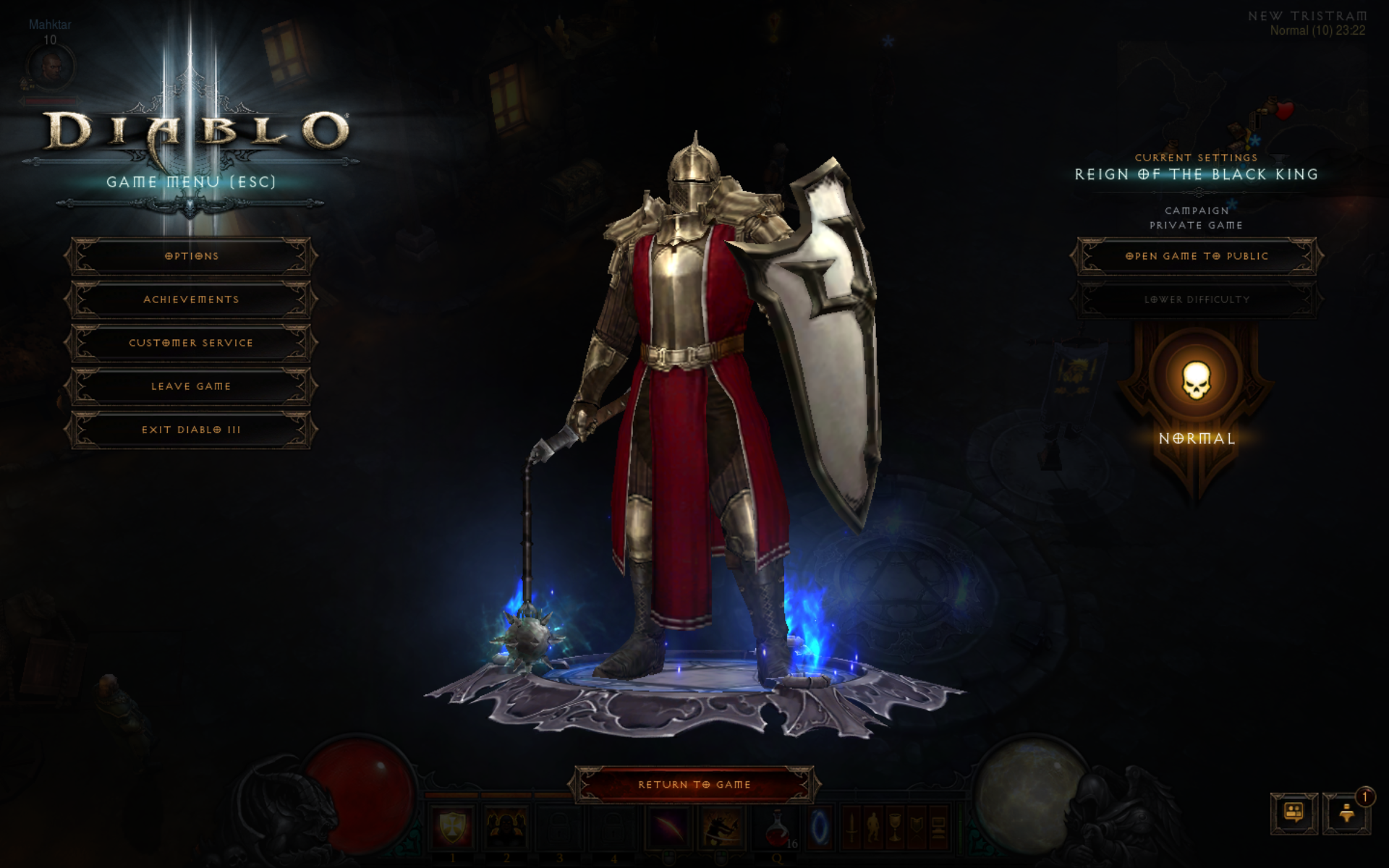Select Exit Diablo III
Screen dimensions: 1389x868
tap(191, 430)
